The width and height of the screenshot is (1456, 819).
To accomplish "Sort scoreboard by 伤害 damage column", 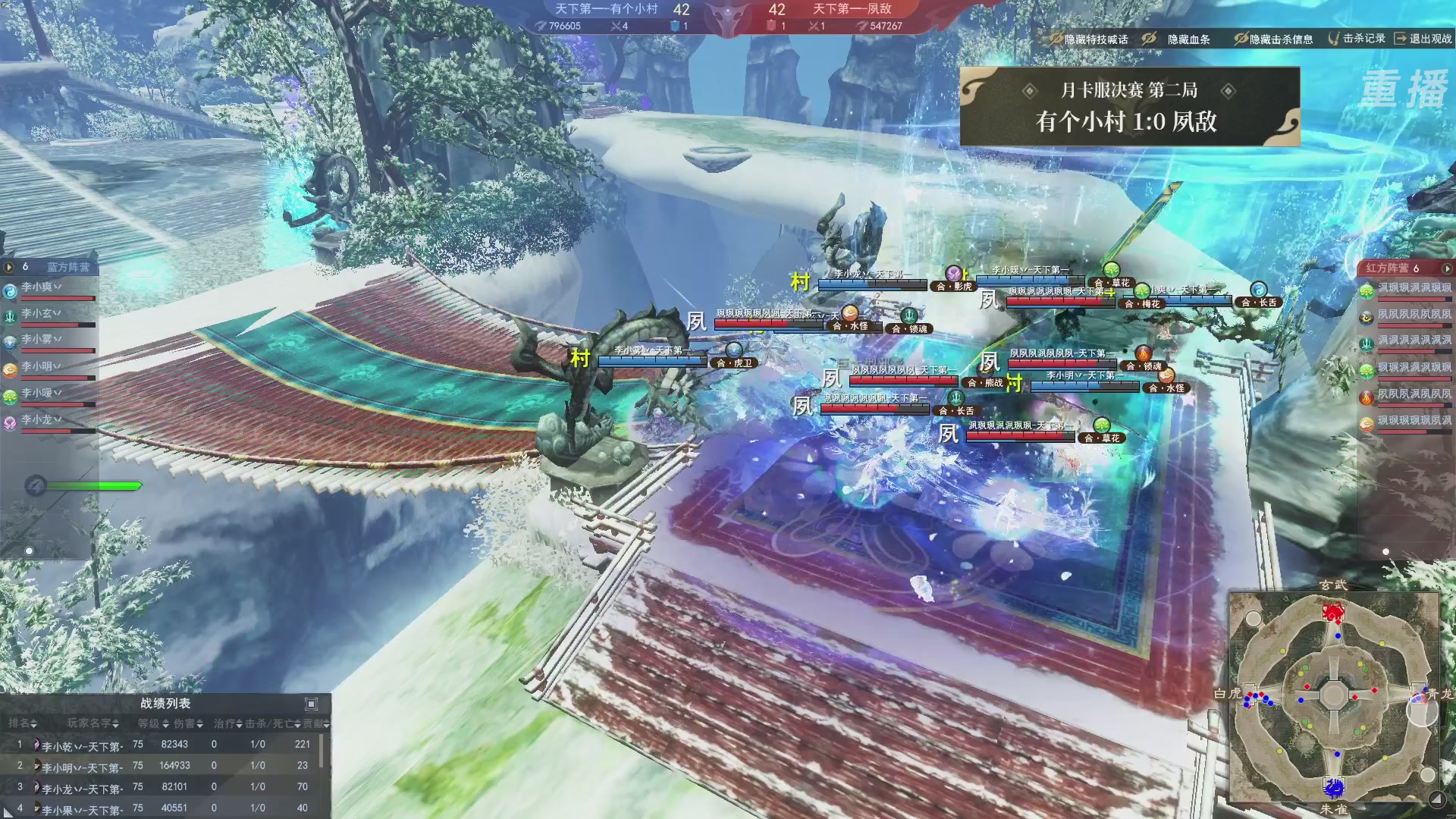I will click(188, 723).
